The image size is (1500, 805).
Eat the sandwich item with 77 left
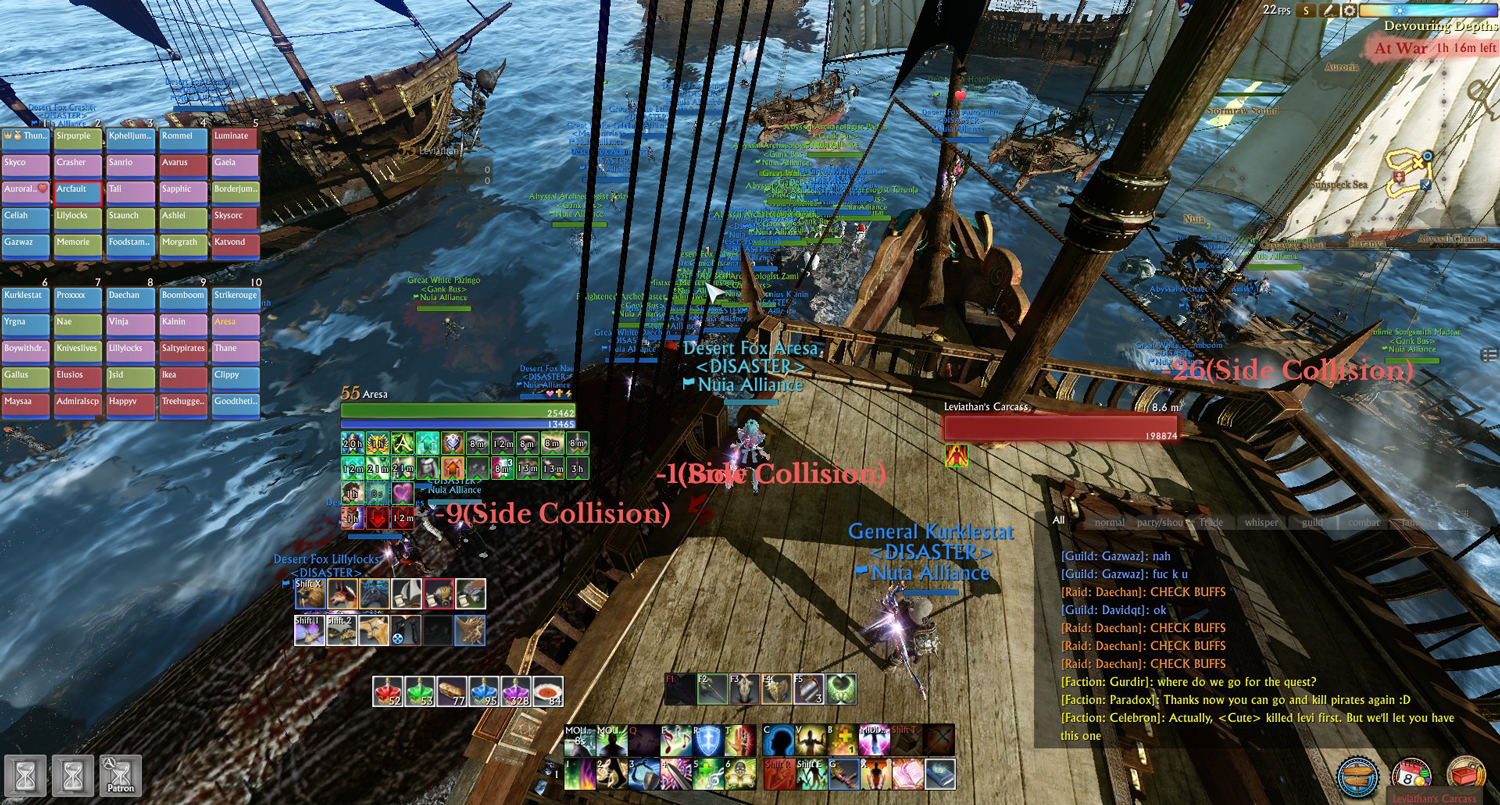click(x=451, y=691)
